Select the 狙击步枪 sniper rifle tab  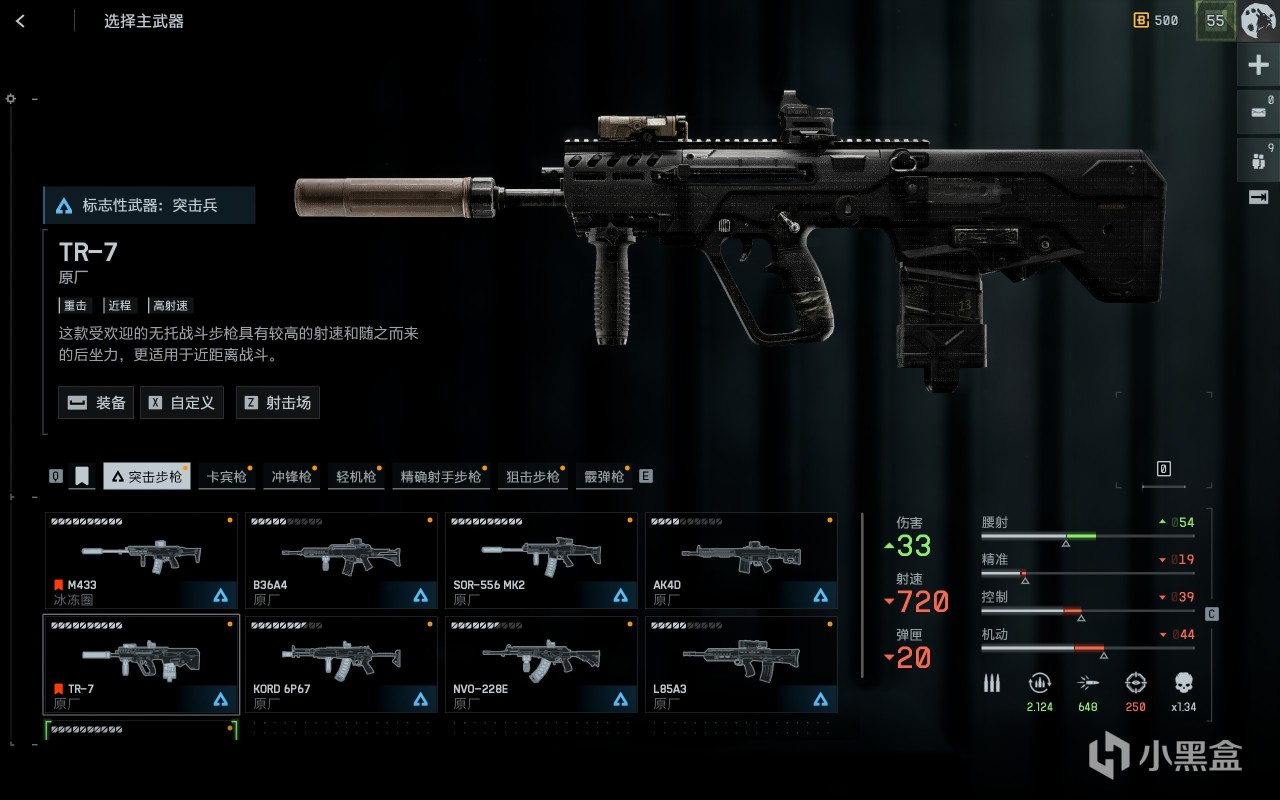[x=532, y=477]
